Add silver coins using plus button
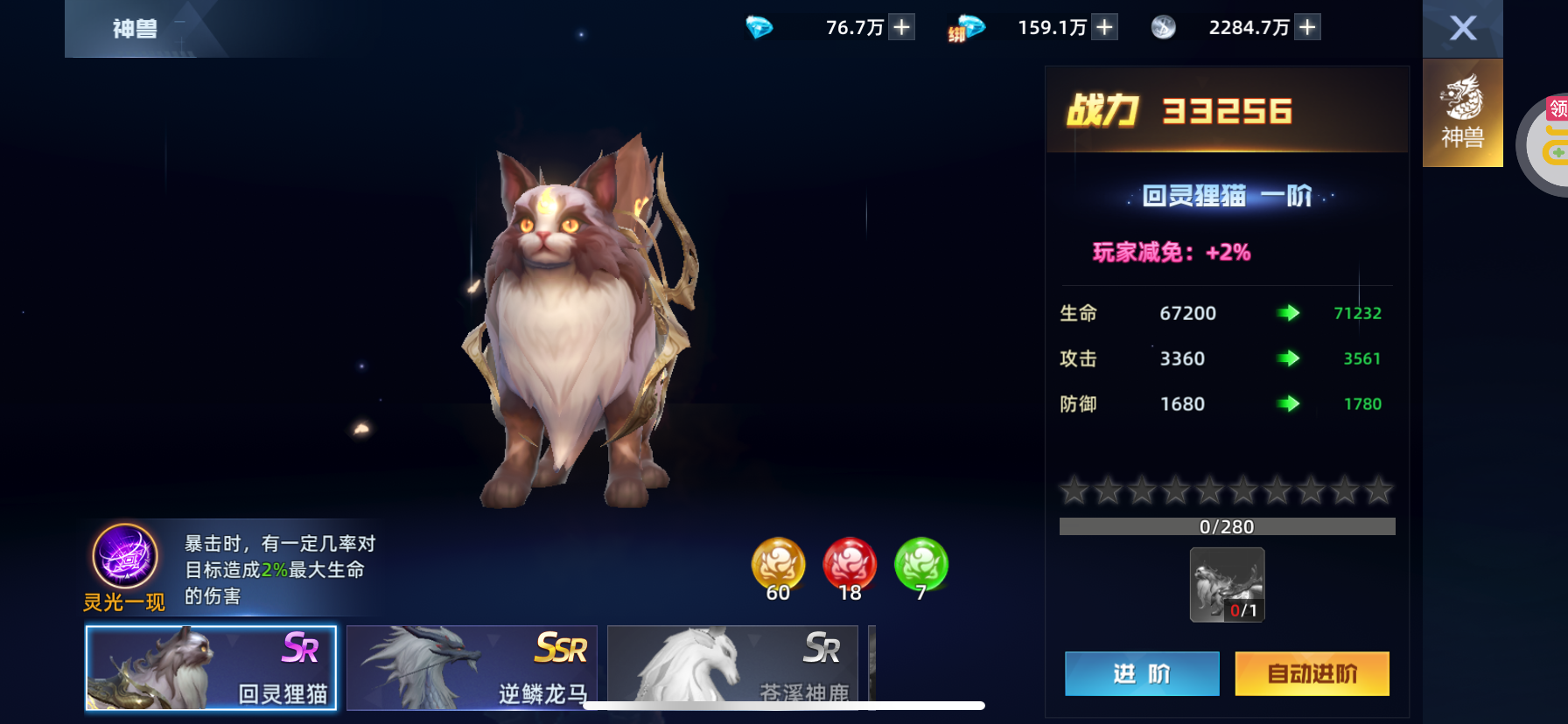This screenshot has width=1568, height=724. point(1307,27)
